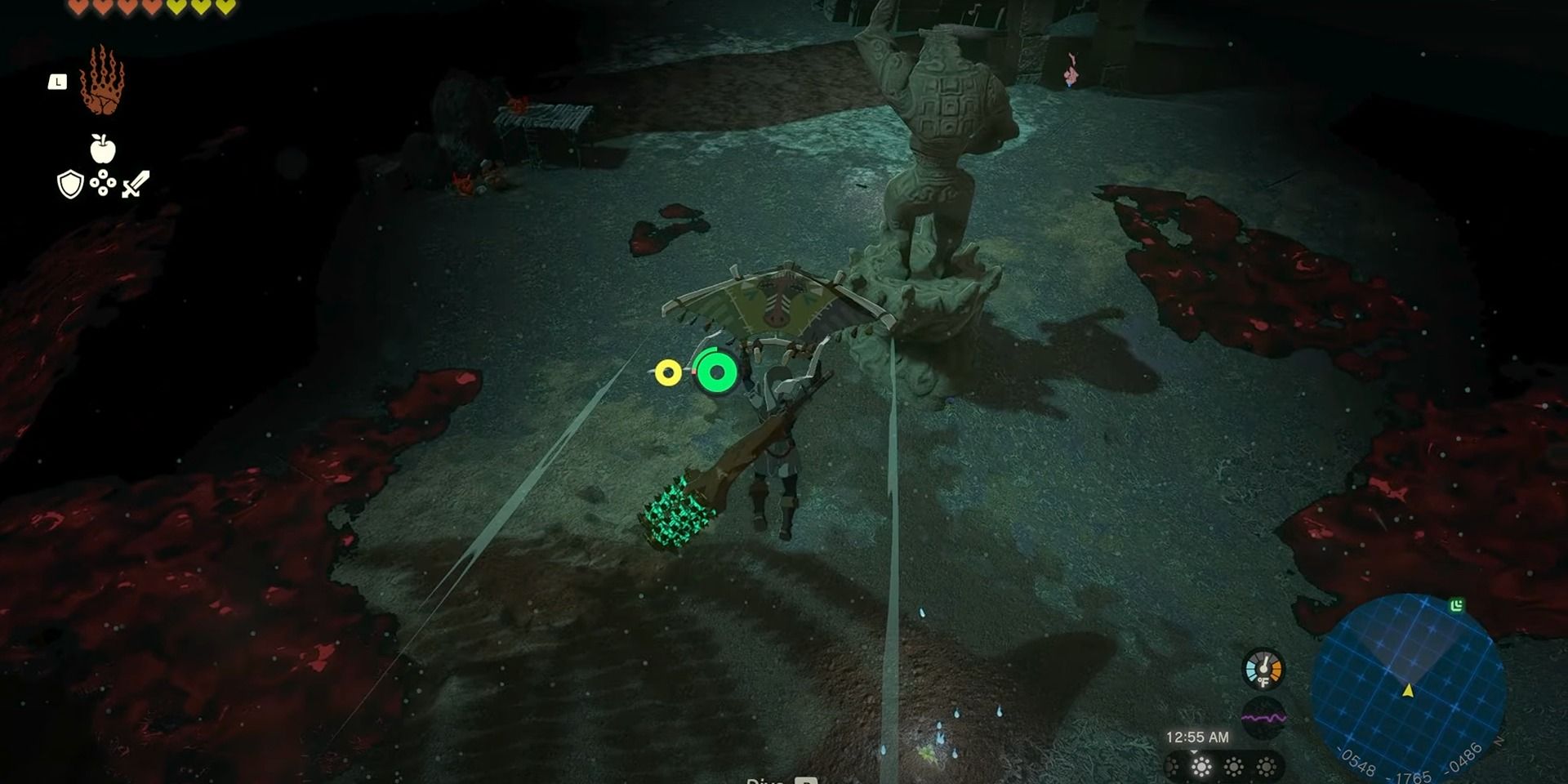Click the apple food item icon

click(x=104, y=149)
